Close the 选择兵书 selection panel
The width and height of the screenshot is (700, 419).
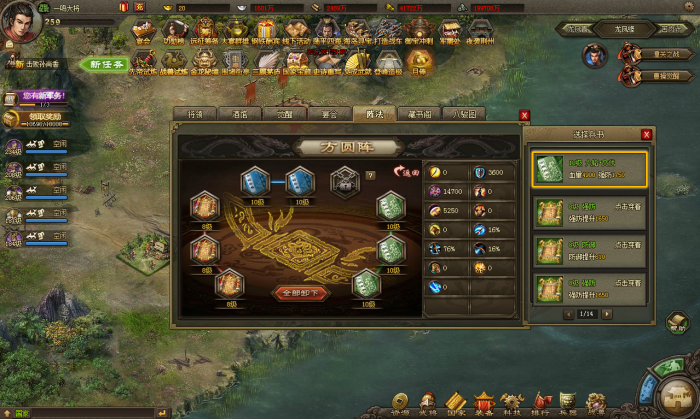(646, 134)
